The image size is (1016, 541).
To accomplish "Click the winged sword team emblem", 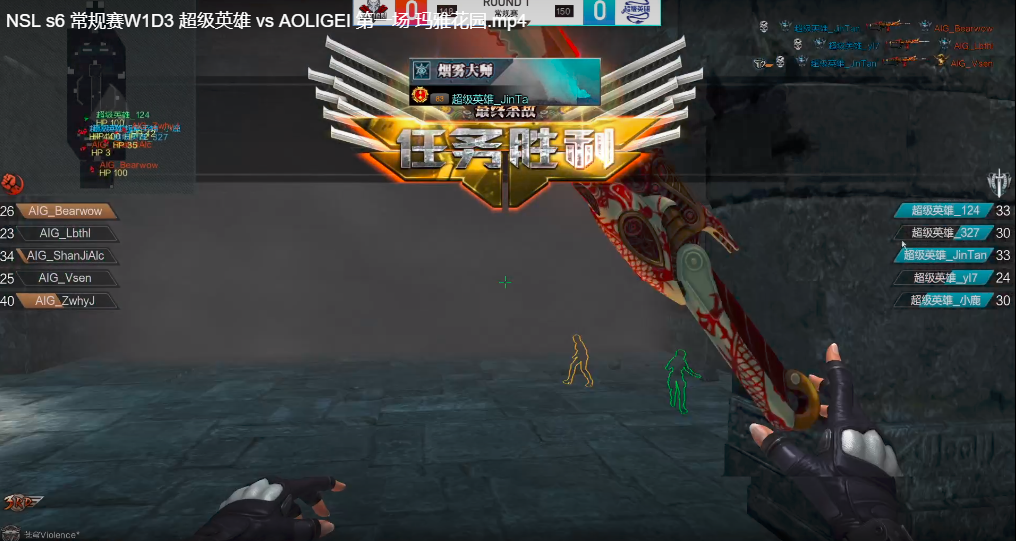I will (998, 182).
